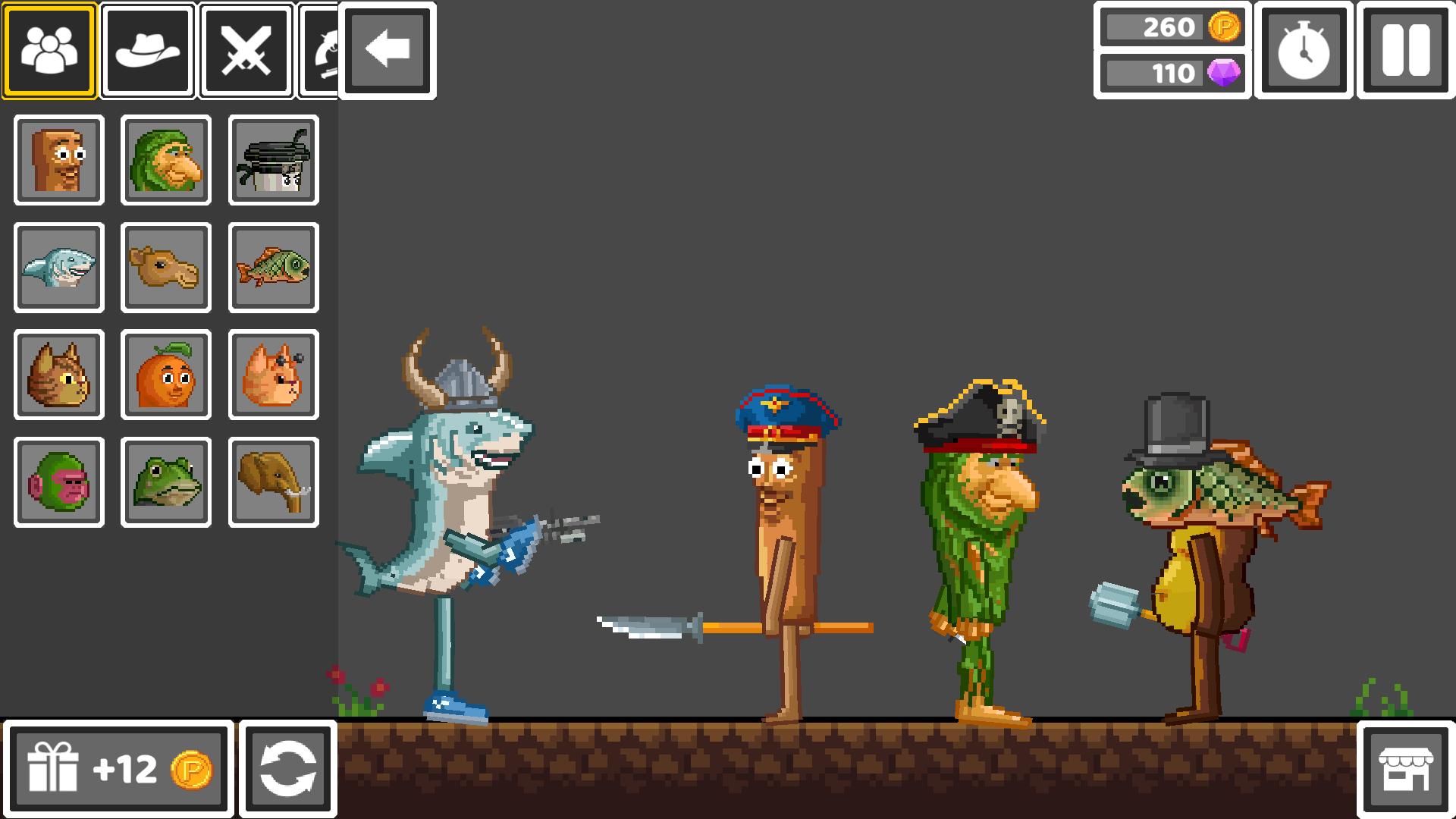Go back using the arrow button
Screen dimensions: 1456x819
tap(388, 50)
